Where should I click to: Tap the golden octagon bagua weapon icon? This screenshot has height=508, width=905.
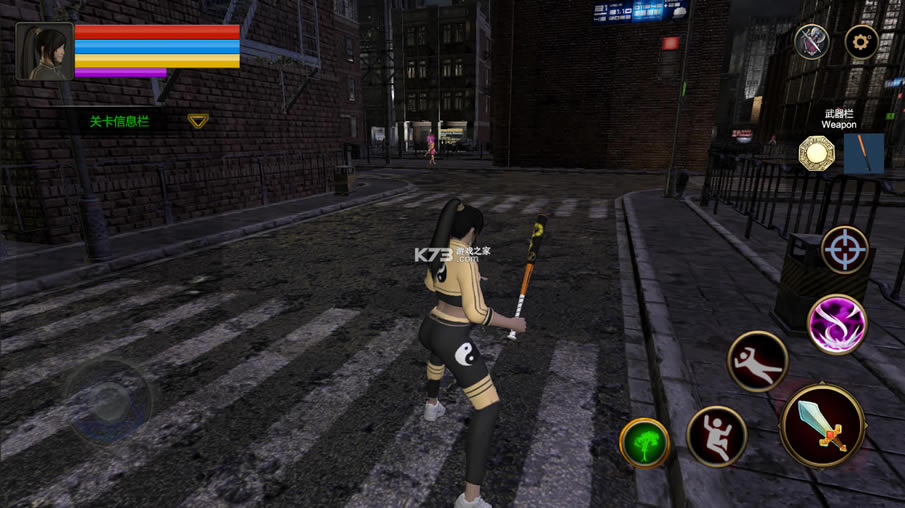pos(817,154)
